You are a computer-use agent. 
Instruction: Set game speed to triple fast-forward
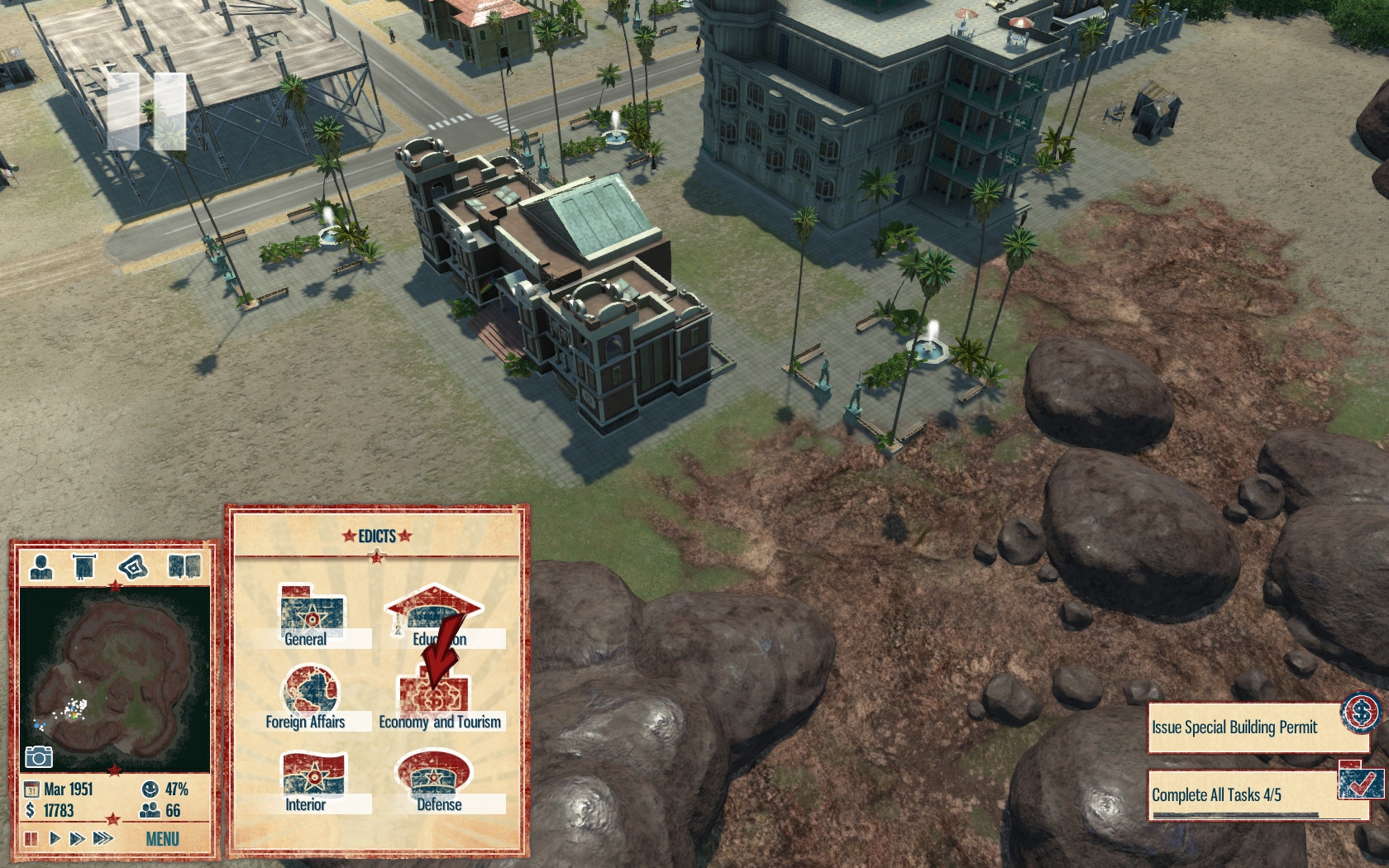point(103,839)
